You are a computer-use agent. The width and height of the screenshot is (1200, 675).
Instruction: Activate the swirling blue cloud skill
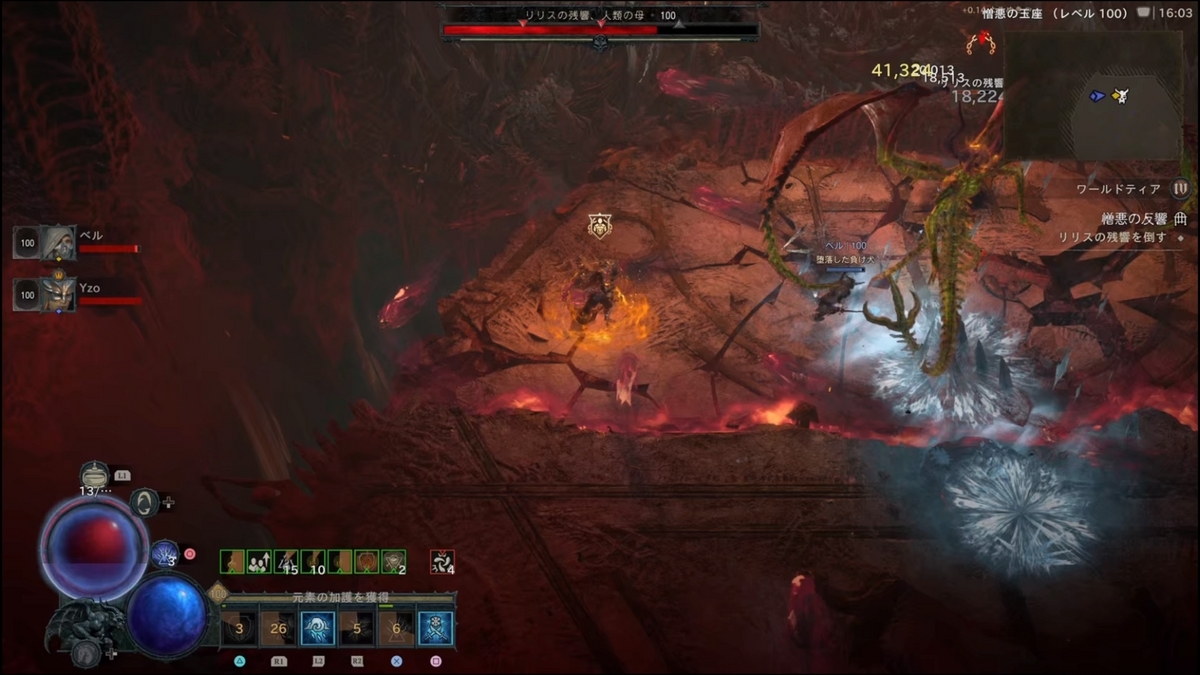tap(318, 629)
